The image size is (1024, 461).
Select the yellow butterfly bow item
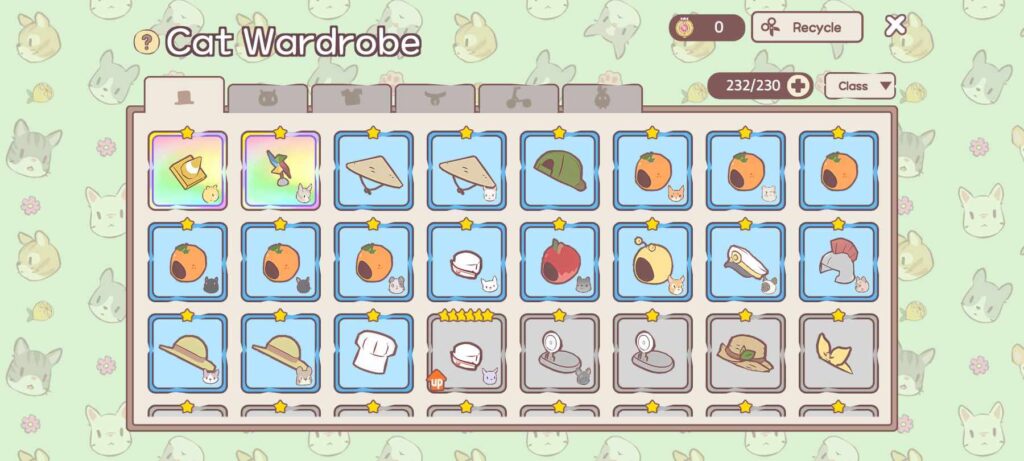tap(839, 353)
